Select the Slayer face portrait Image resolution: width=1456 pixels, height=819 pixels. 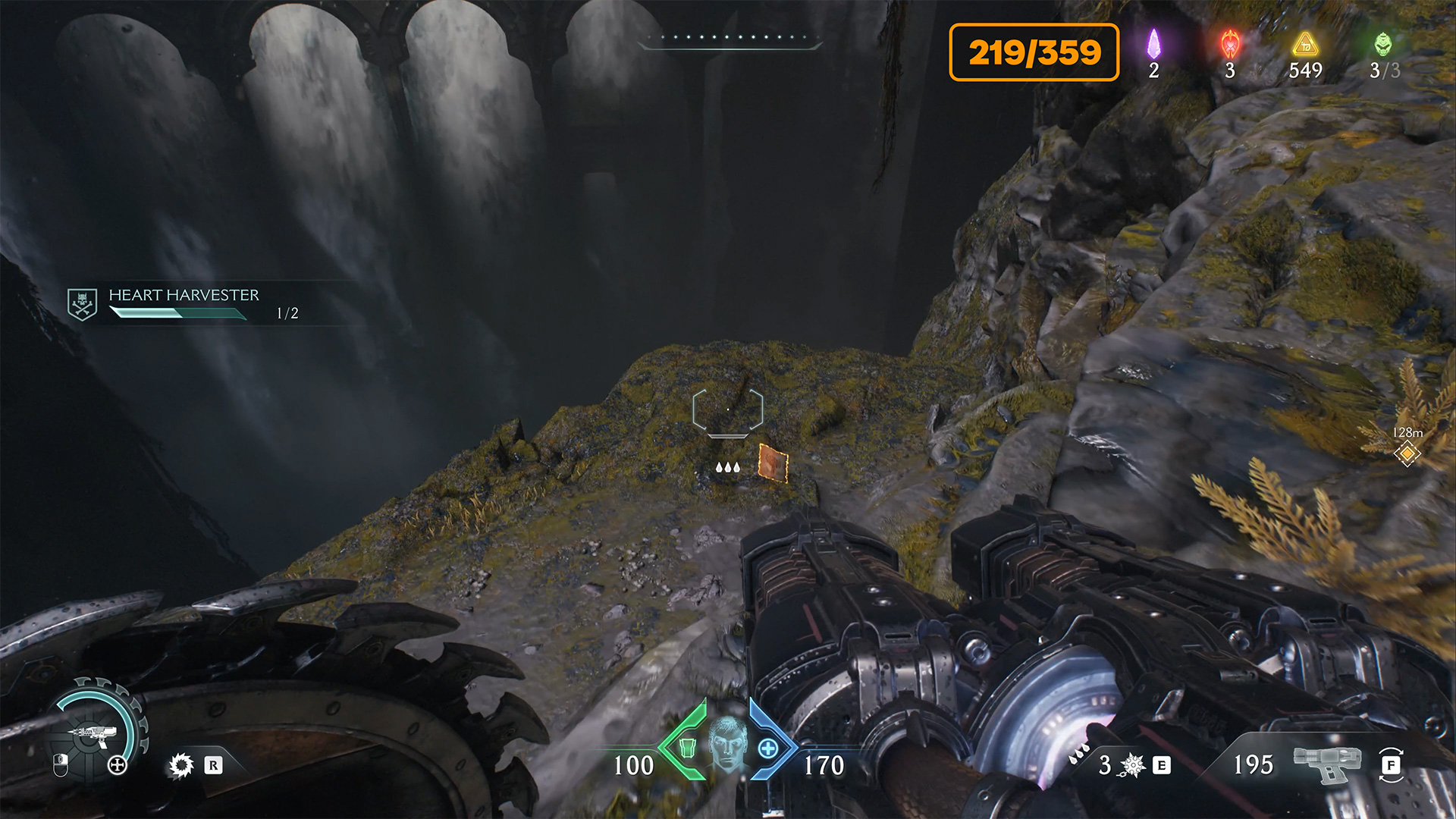(x=728, y=743)
